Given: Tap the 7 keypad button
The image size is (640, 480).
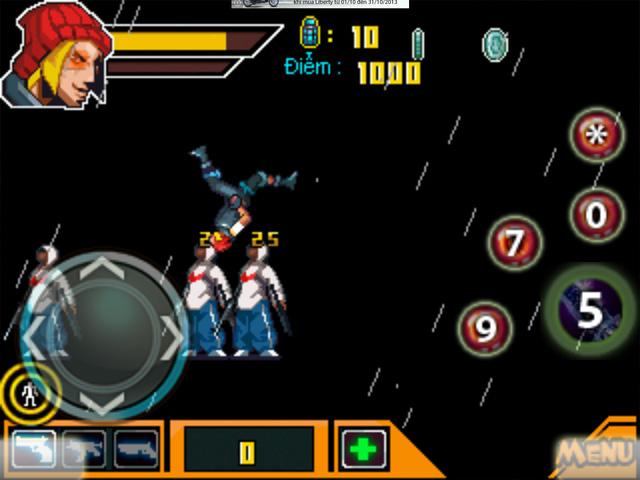Looking at the screenshot, I should point(516,243).
